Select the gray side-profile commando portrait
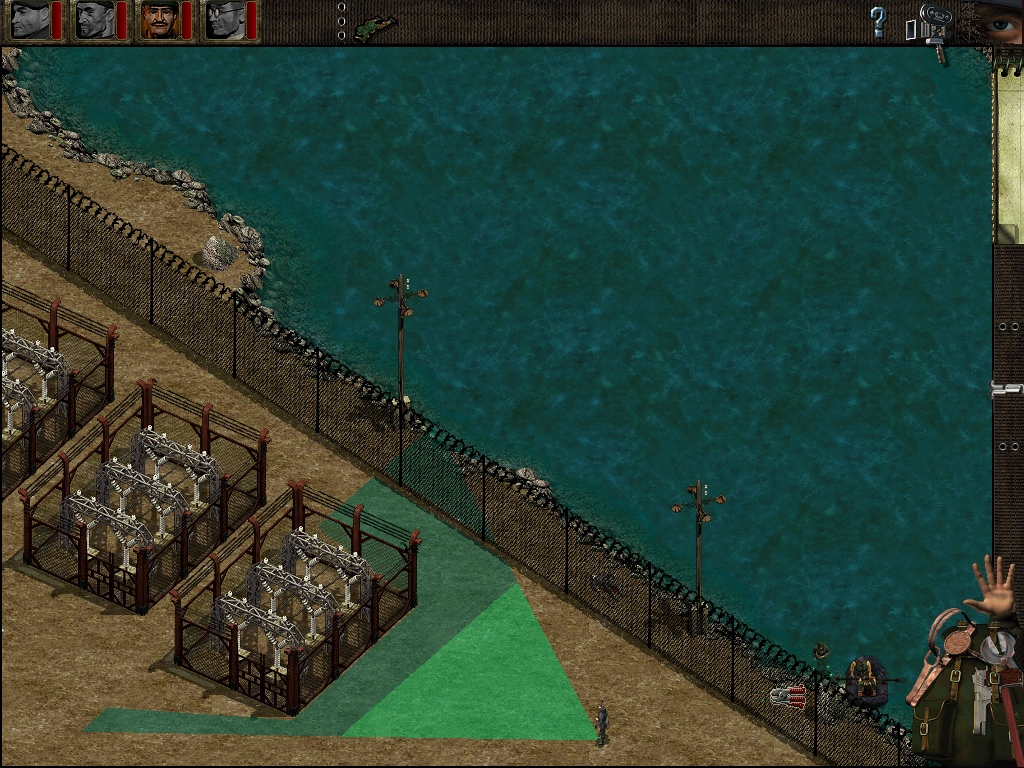 pos(30,20)
